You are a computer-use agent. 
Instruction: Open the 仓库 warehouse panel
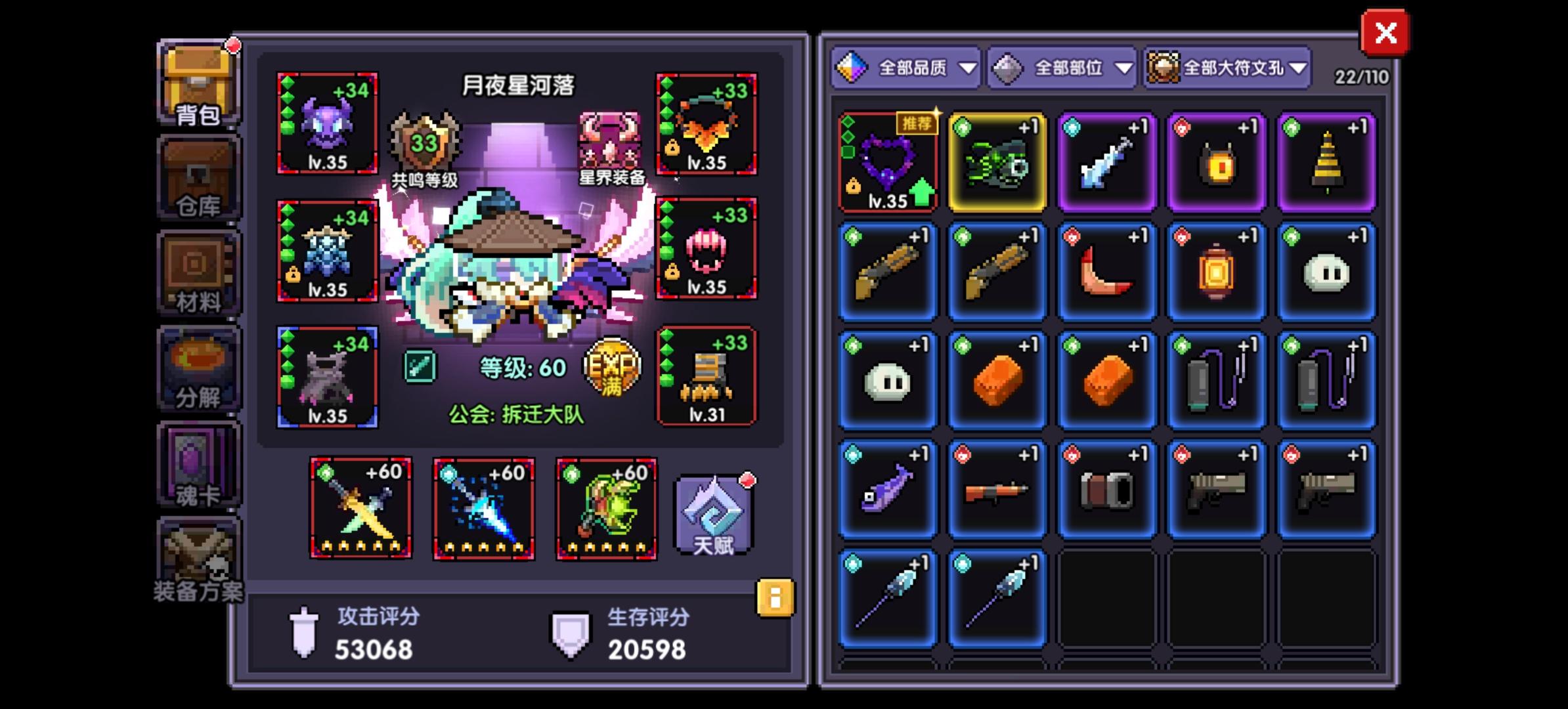pyautogui.click(x=197, y=177)
